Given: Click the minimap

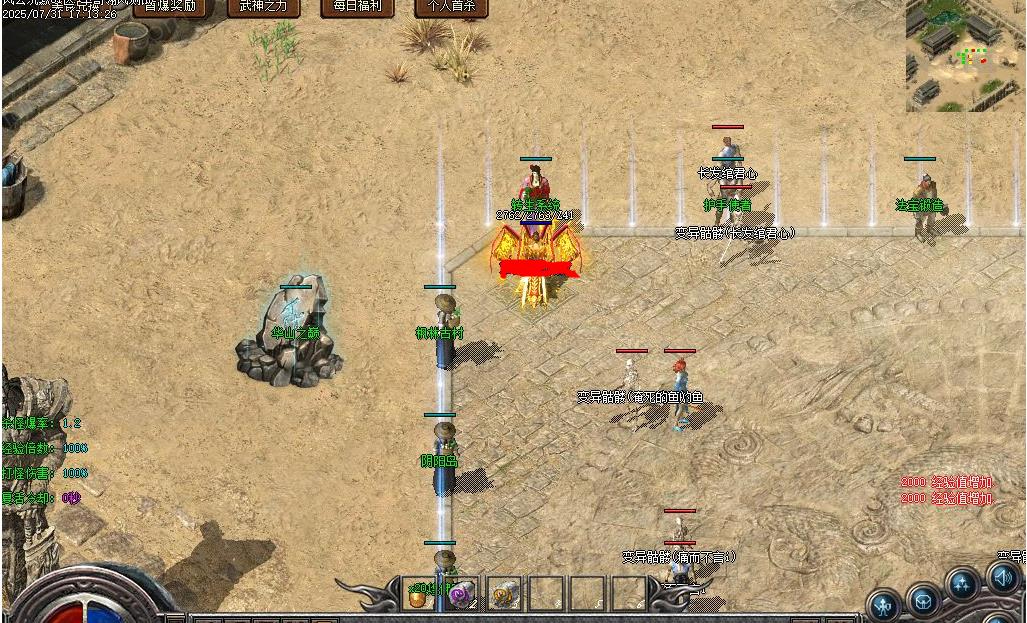Looking at the screenshot, I should click(x=966, y=55).
